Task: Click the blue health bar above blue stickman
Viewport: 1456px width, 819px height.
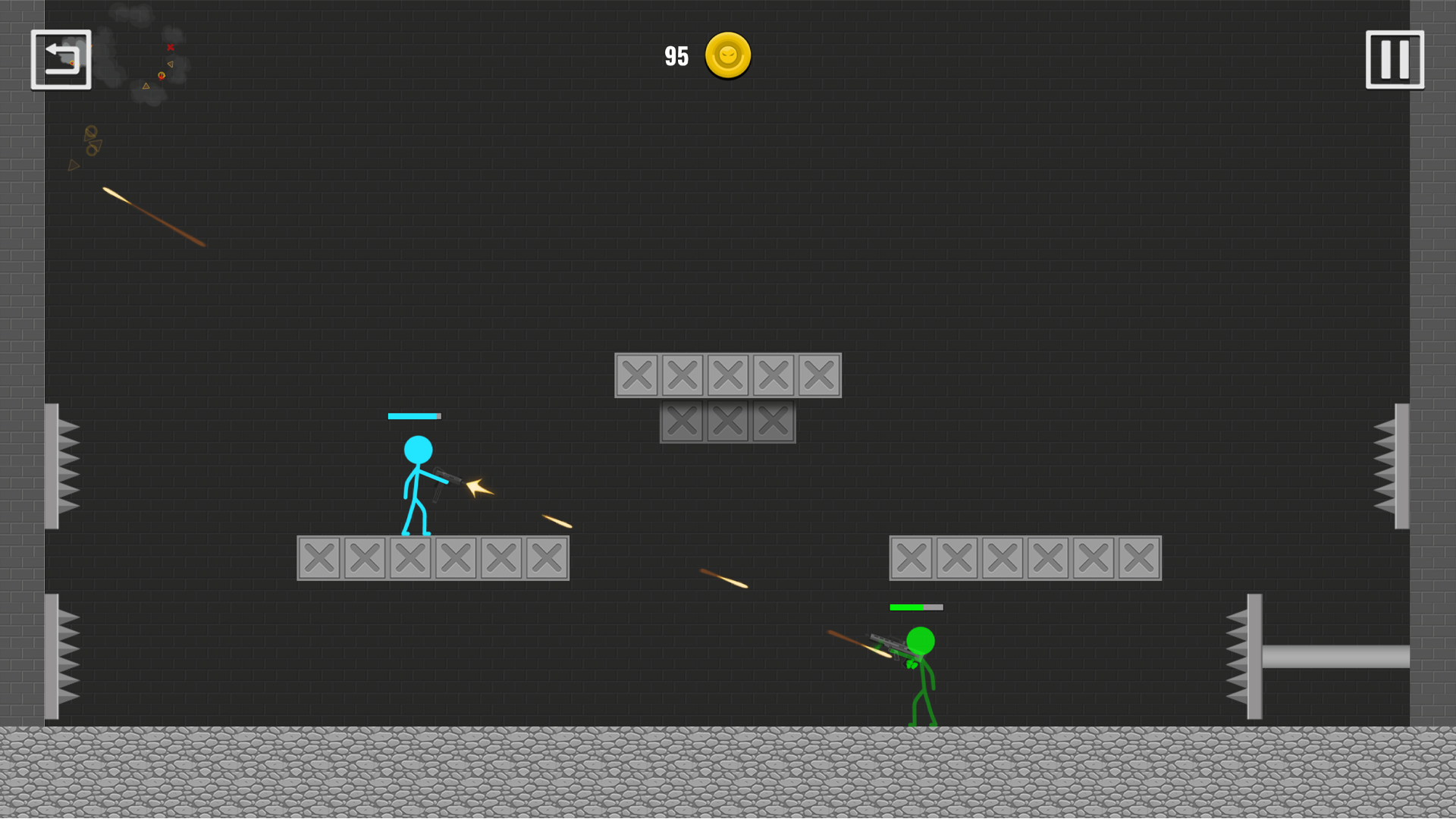Action: 415,416
